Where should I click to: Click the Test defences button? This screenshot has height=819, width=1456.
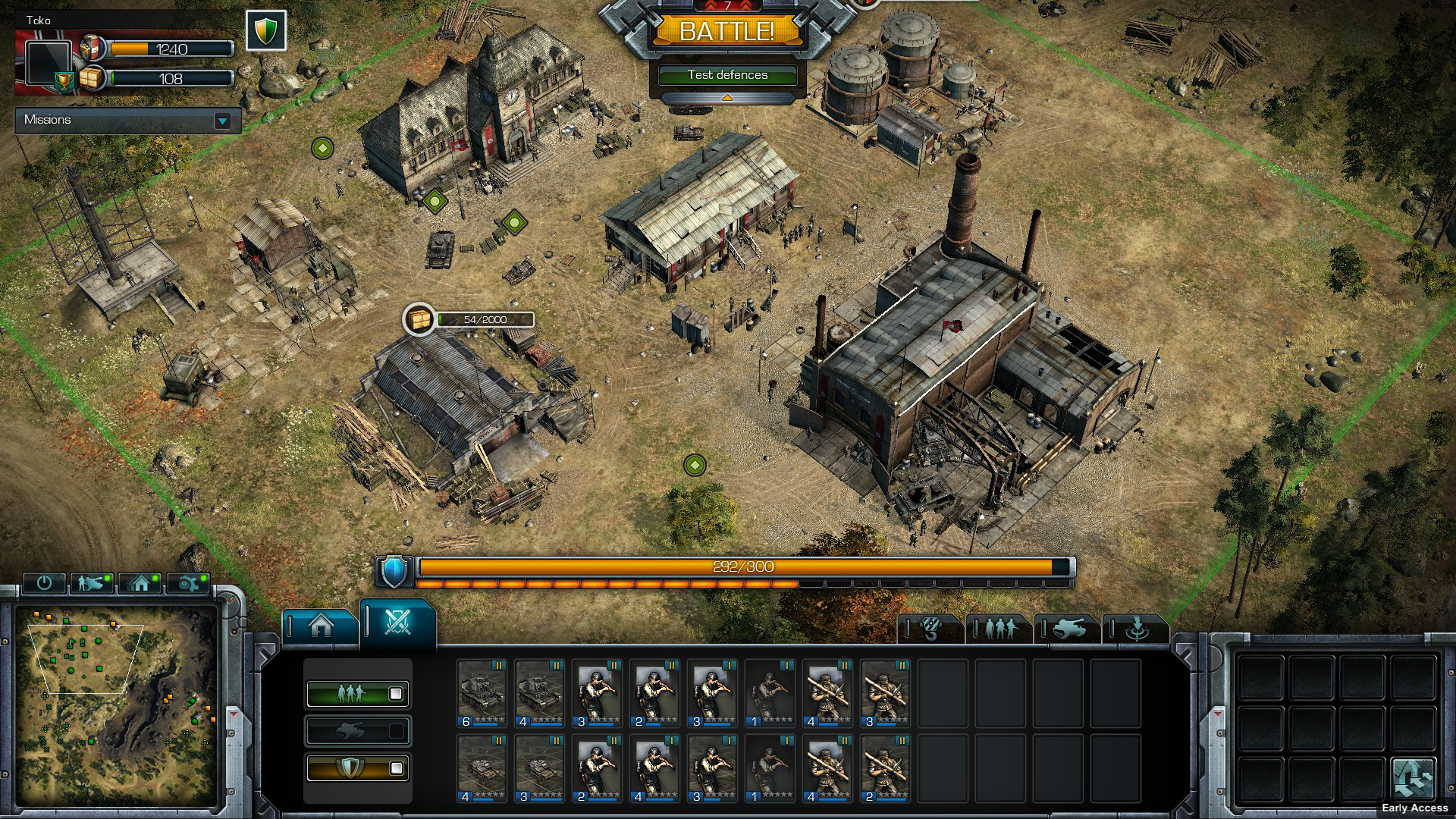pos(727,75)
